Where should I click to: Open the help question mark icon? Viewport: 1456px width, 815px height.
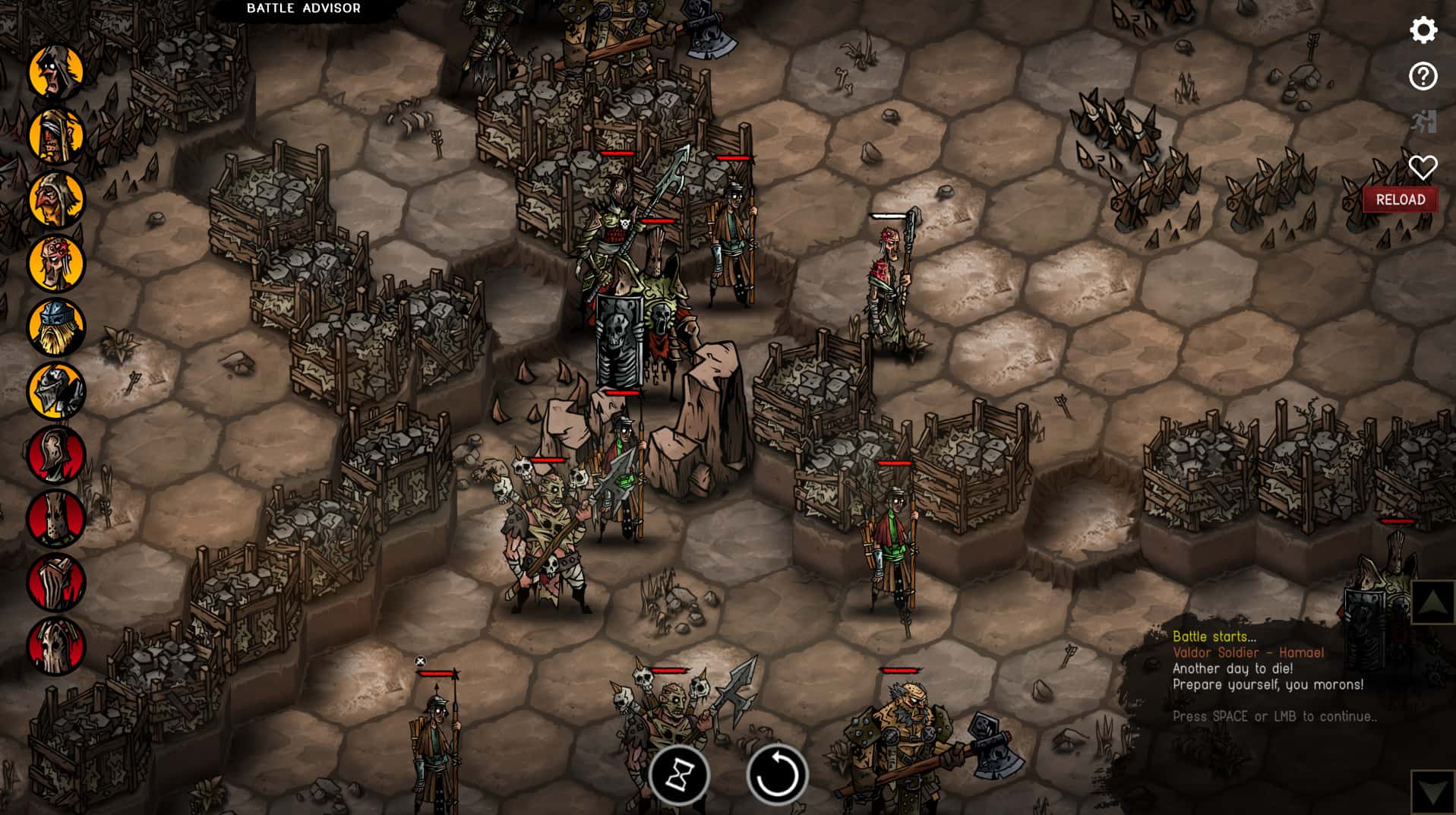click(1423, 75)
